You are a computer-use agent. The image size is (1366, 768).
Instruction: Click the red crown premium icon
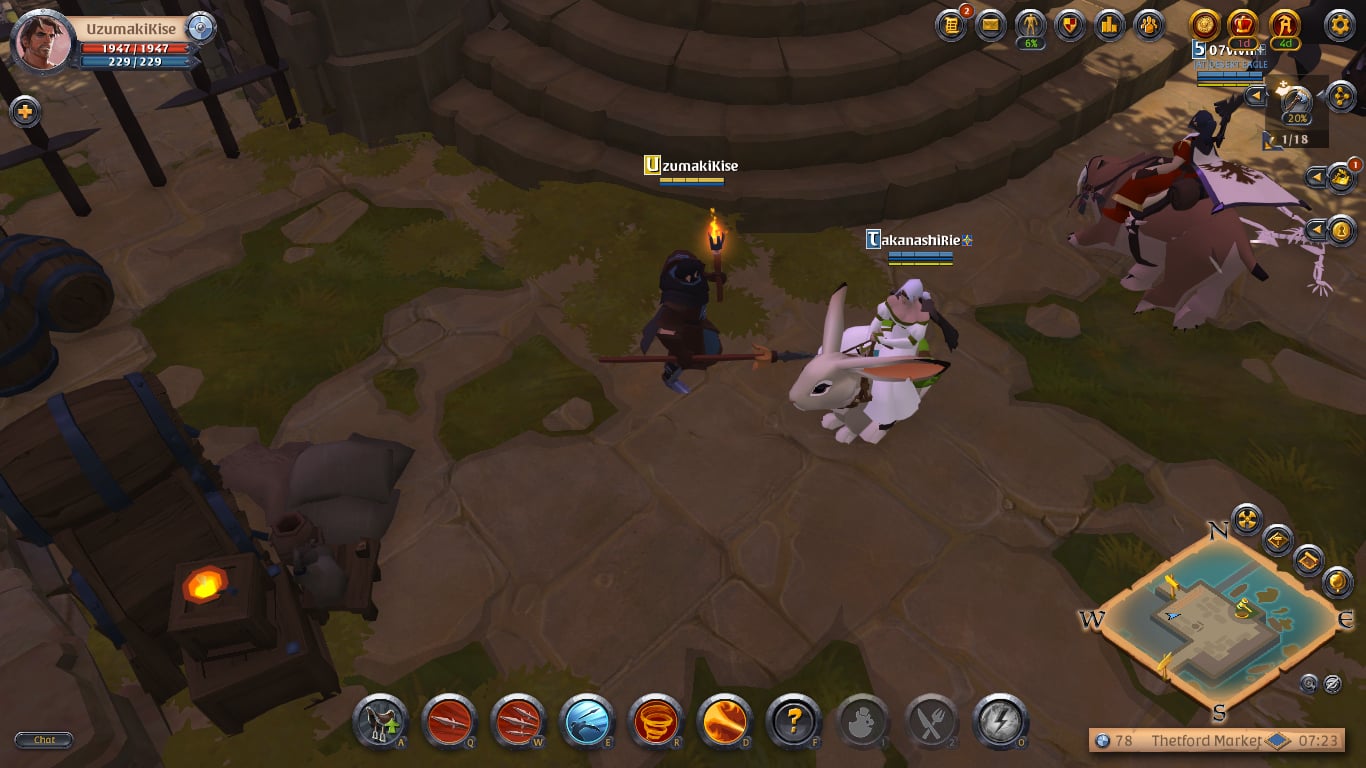[1244, 26]
